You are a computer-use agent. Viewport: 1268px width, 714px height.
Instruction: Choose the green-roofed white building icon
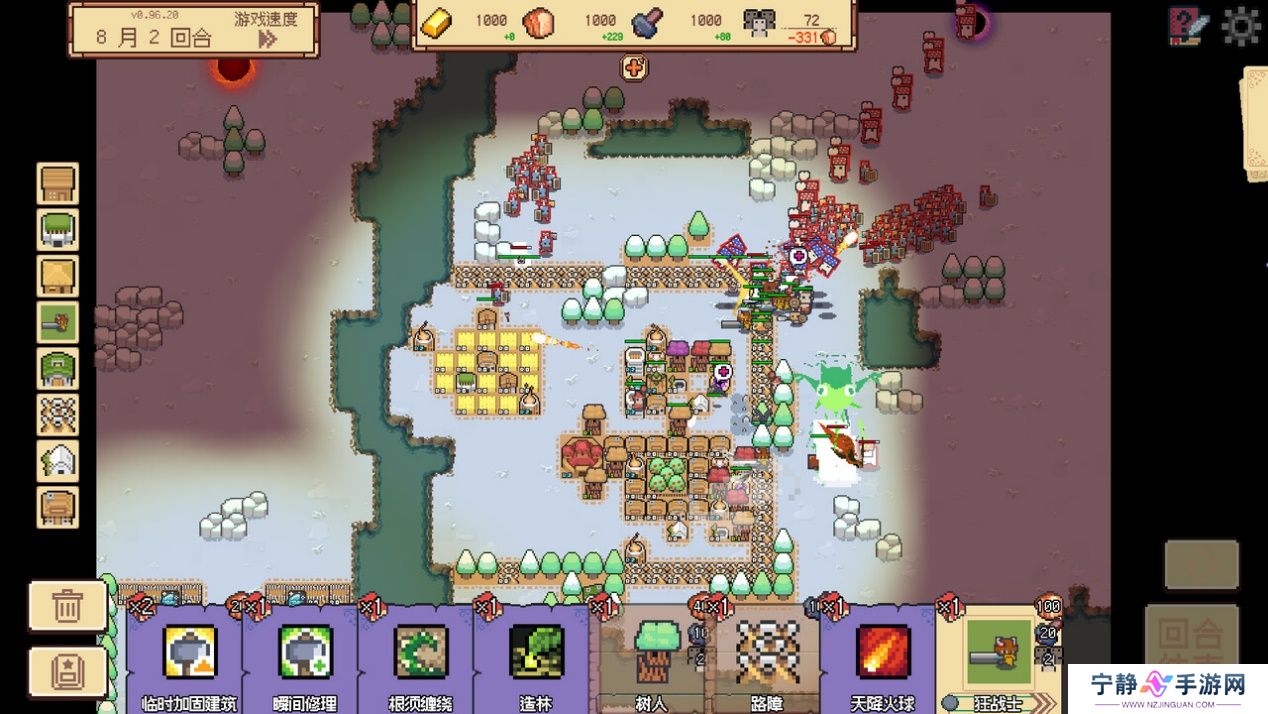click(x=58, y=230)
